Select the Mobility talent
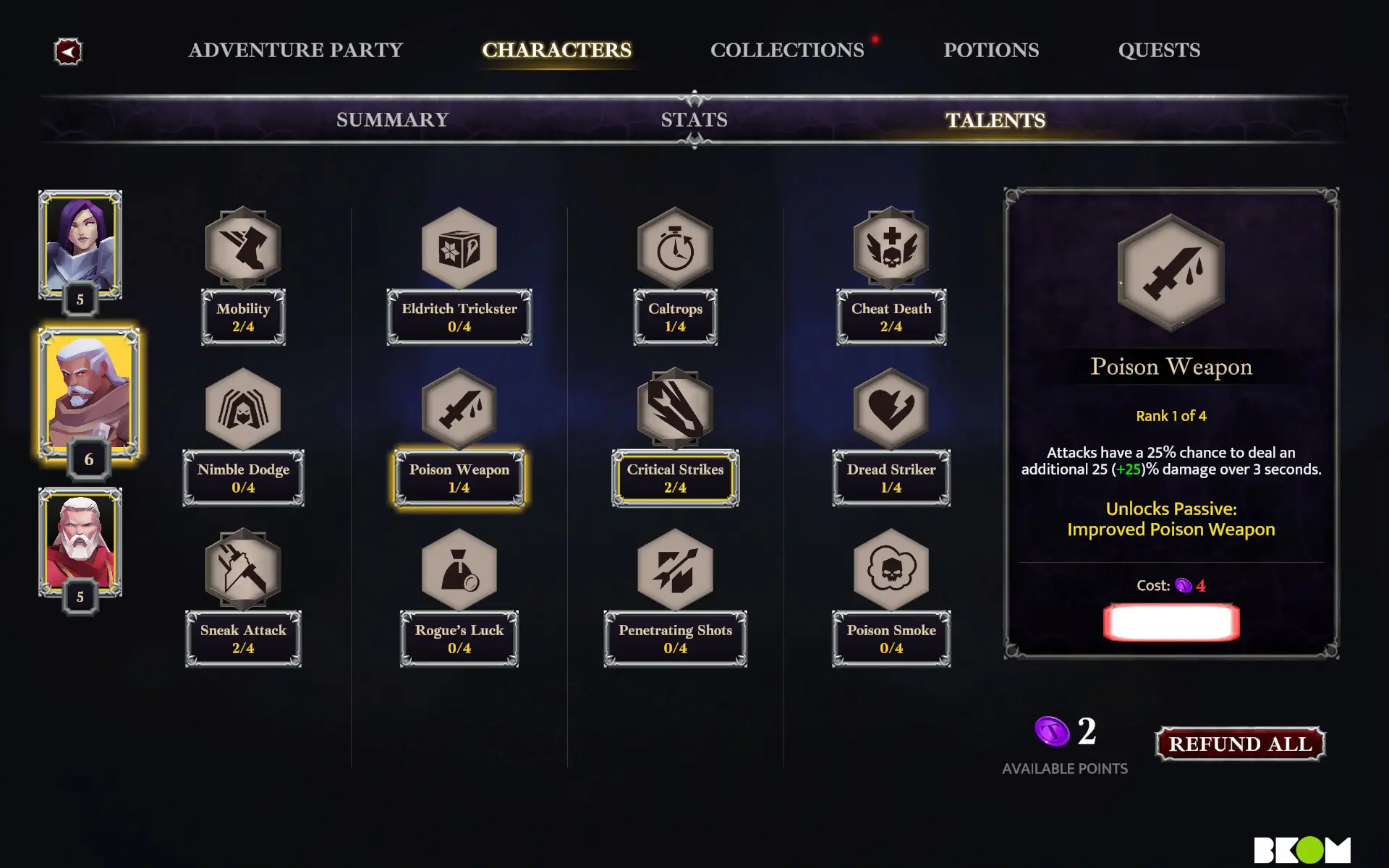This screenshot has width=1389, height=868. point(243,248)
